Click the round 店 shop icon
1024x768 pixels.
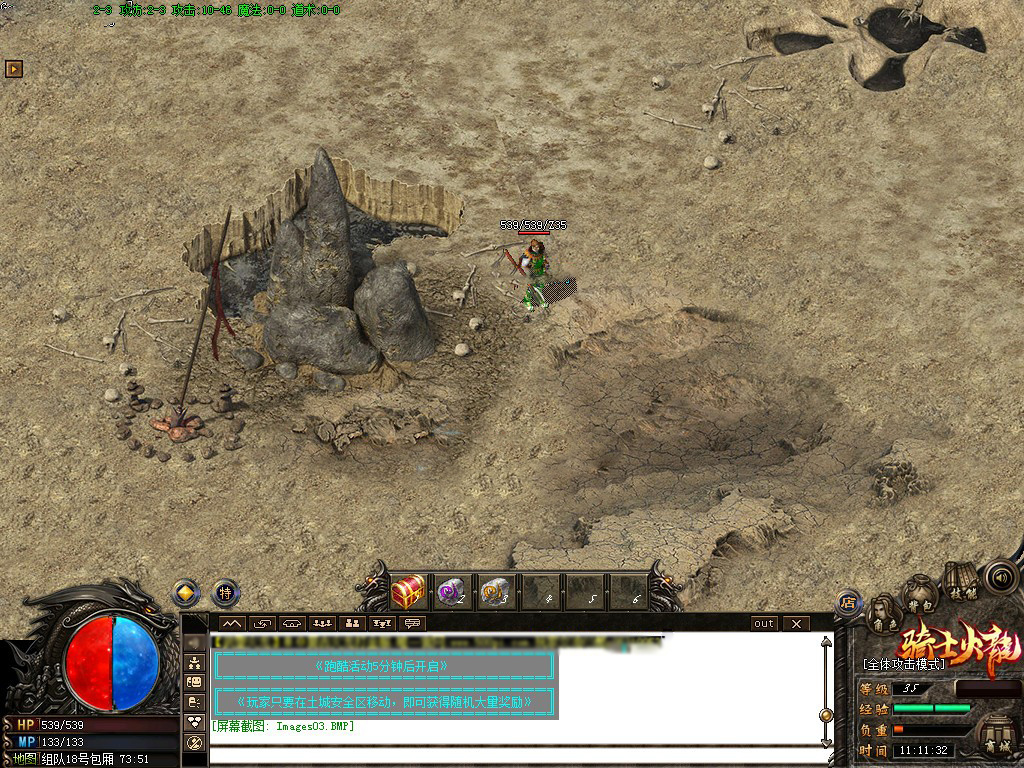pyautogui.click(x=848, y=602)
